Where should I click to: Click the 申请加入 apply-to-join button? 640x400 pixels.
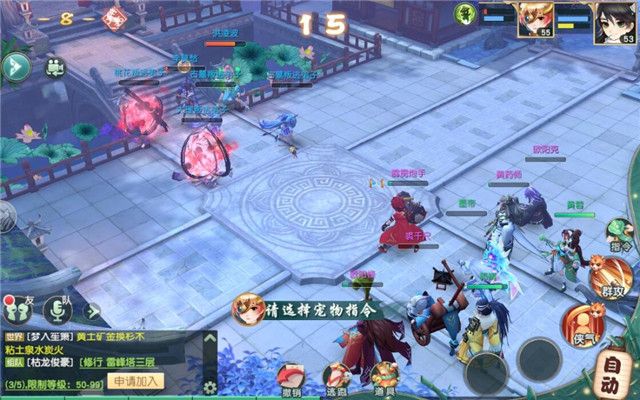[x=138, y=381]
